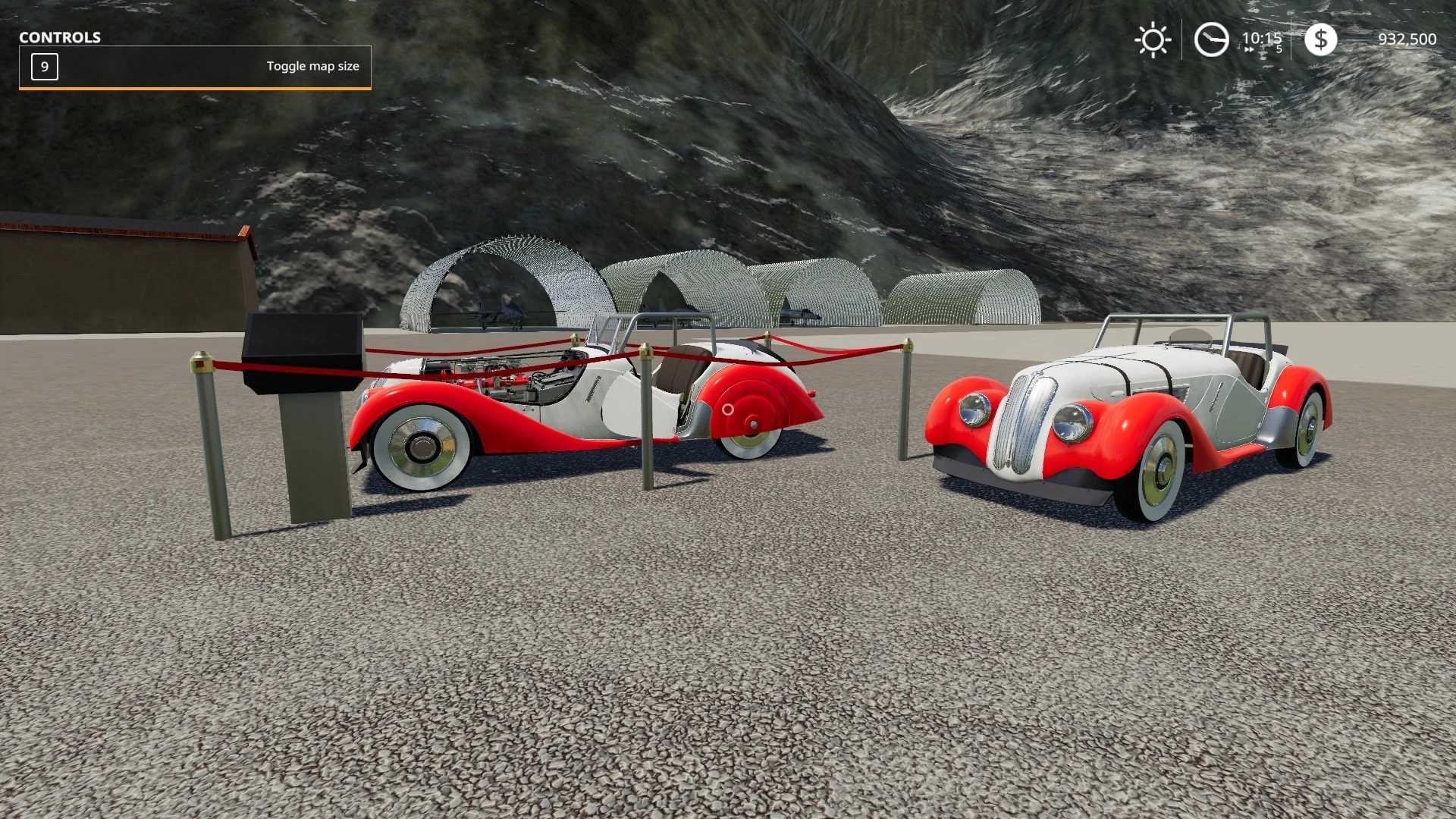Select the clock icon in the HUD

pos(1211,40)
